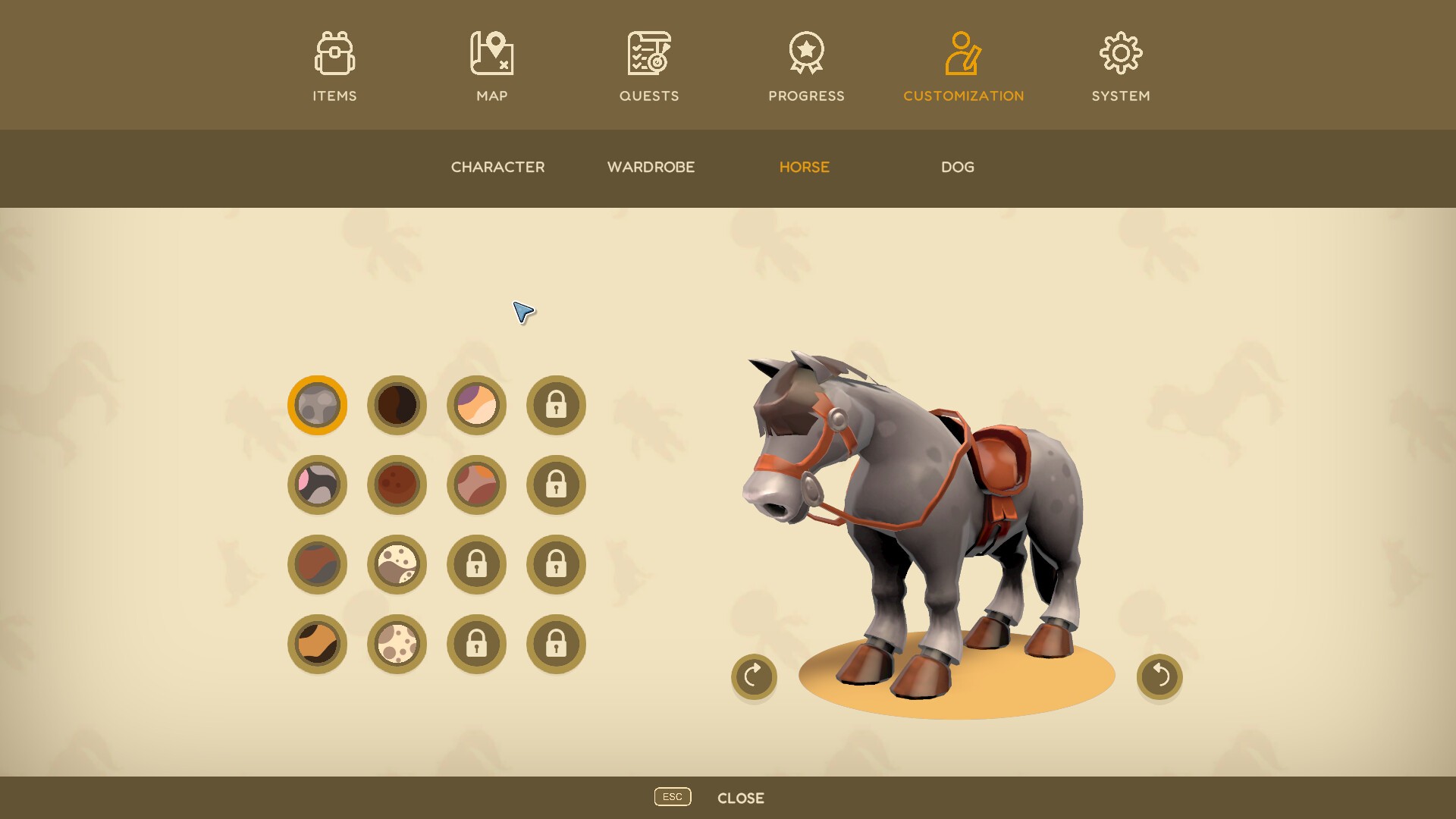
Task: Choose the orange and black coat swatch
Action: click(317, 644)
